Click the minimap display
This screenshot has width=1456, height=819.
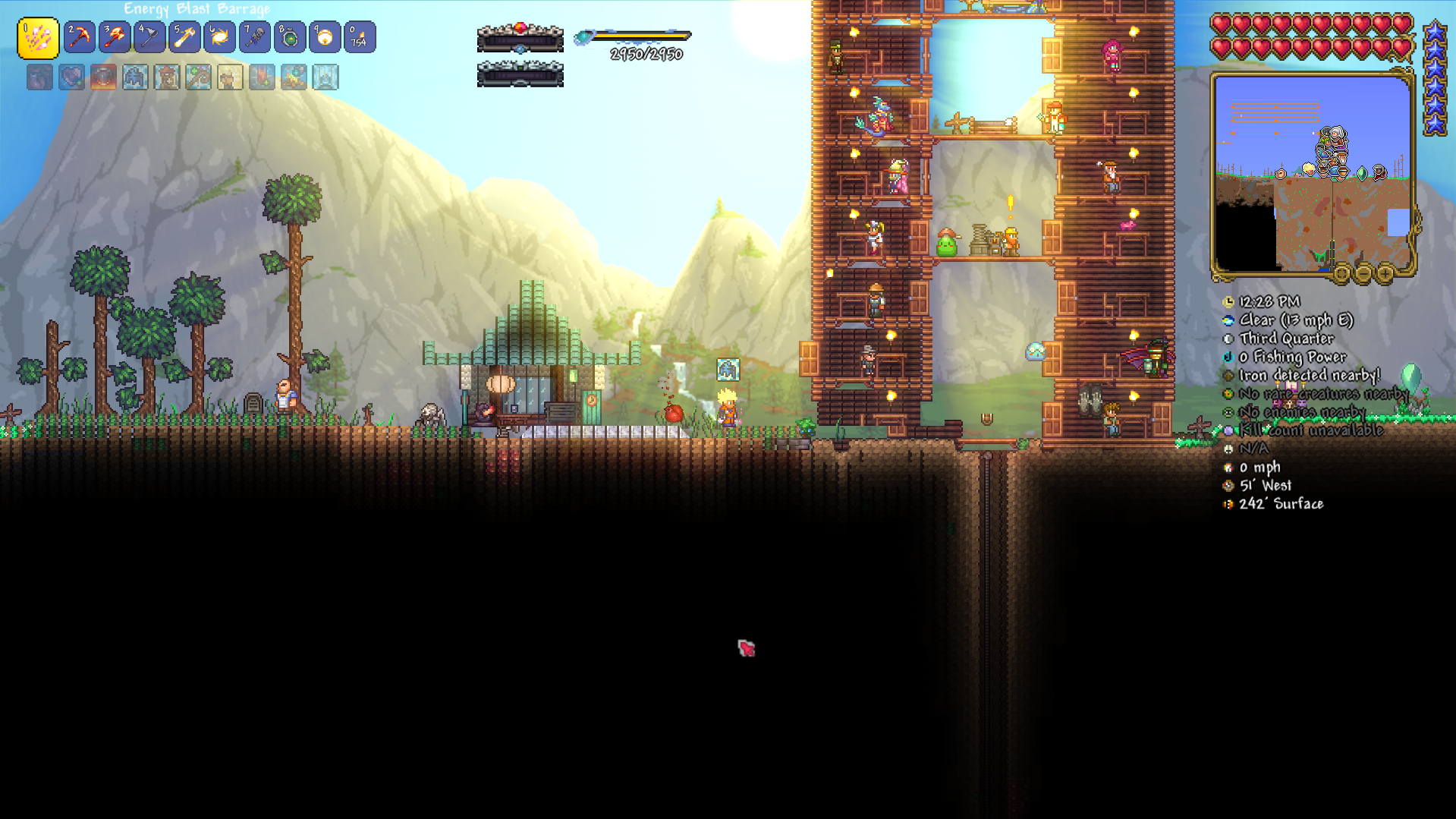click(1312, 173)
